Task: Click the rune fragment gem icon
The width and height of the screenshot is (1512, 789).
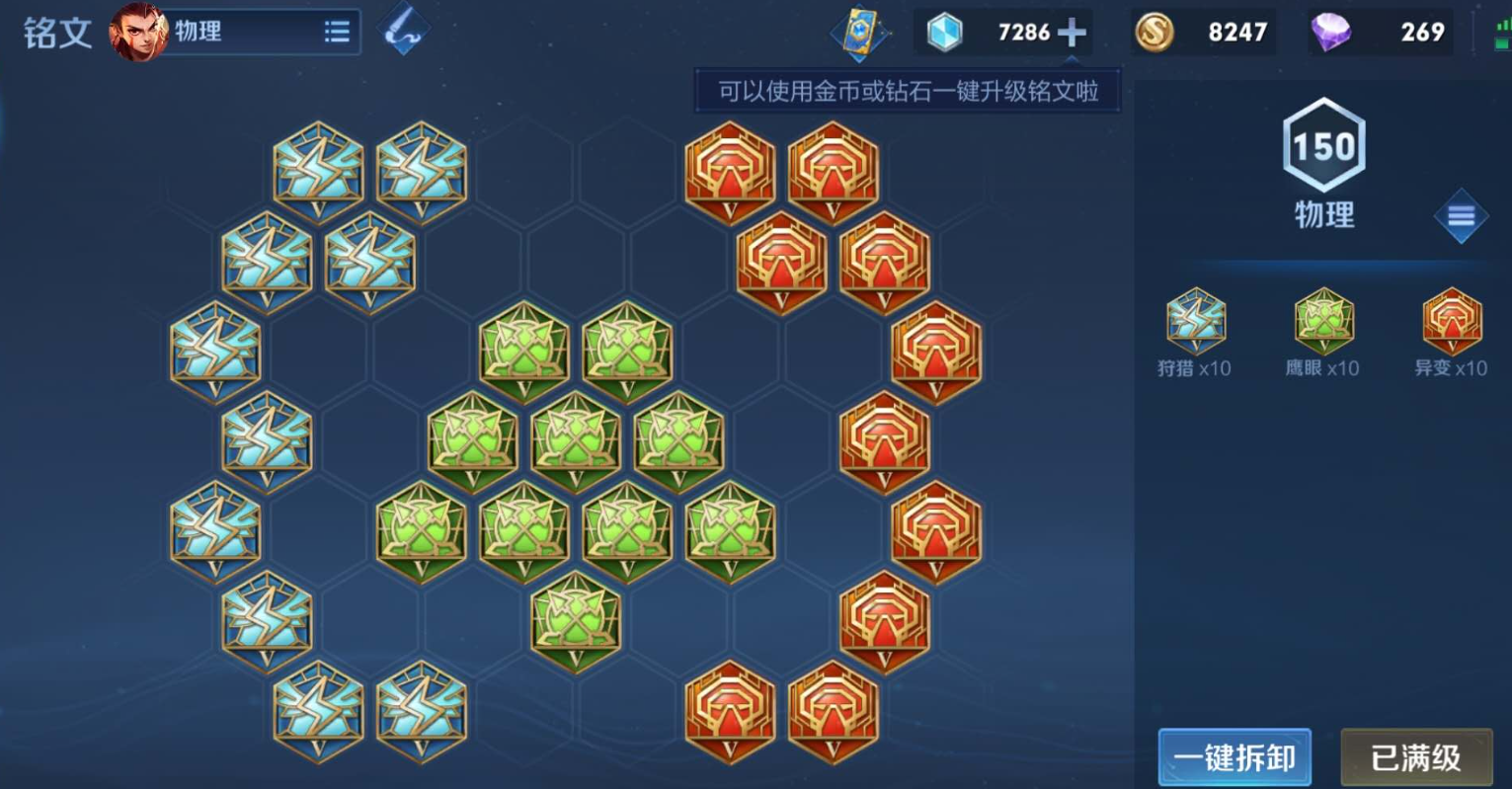Action: (943, 32)
